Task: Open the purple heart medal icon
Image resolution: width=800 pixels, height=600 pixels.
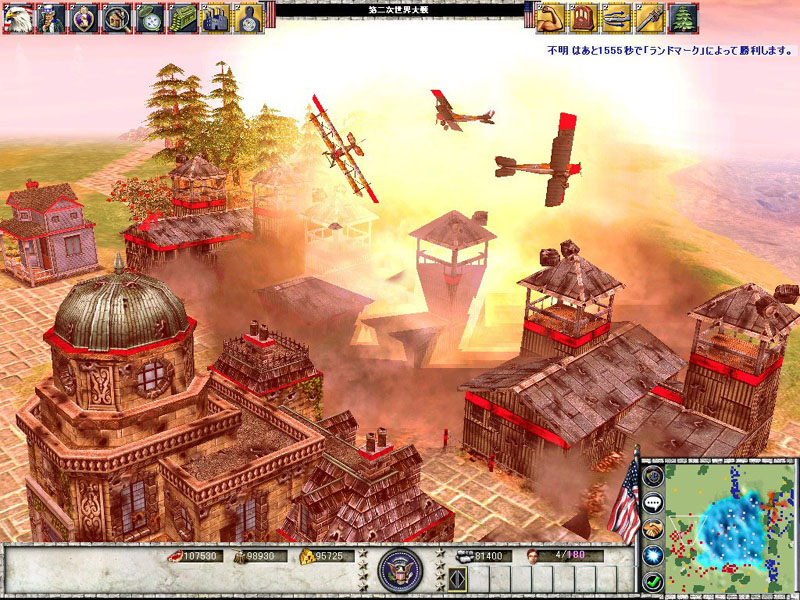Action: coord(85,16)
